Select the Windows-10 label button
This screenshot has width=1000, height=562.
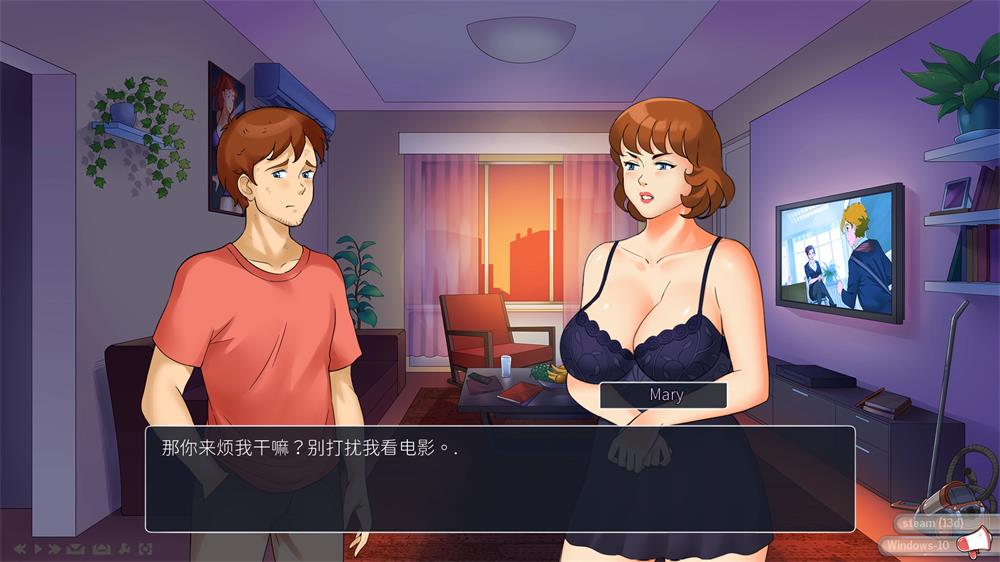coord(918,545)
